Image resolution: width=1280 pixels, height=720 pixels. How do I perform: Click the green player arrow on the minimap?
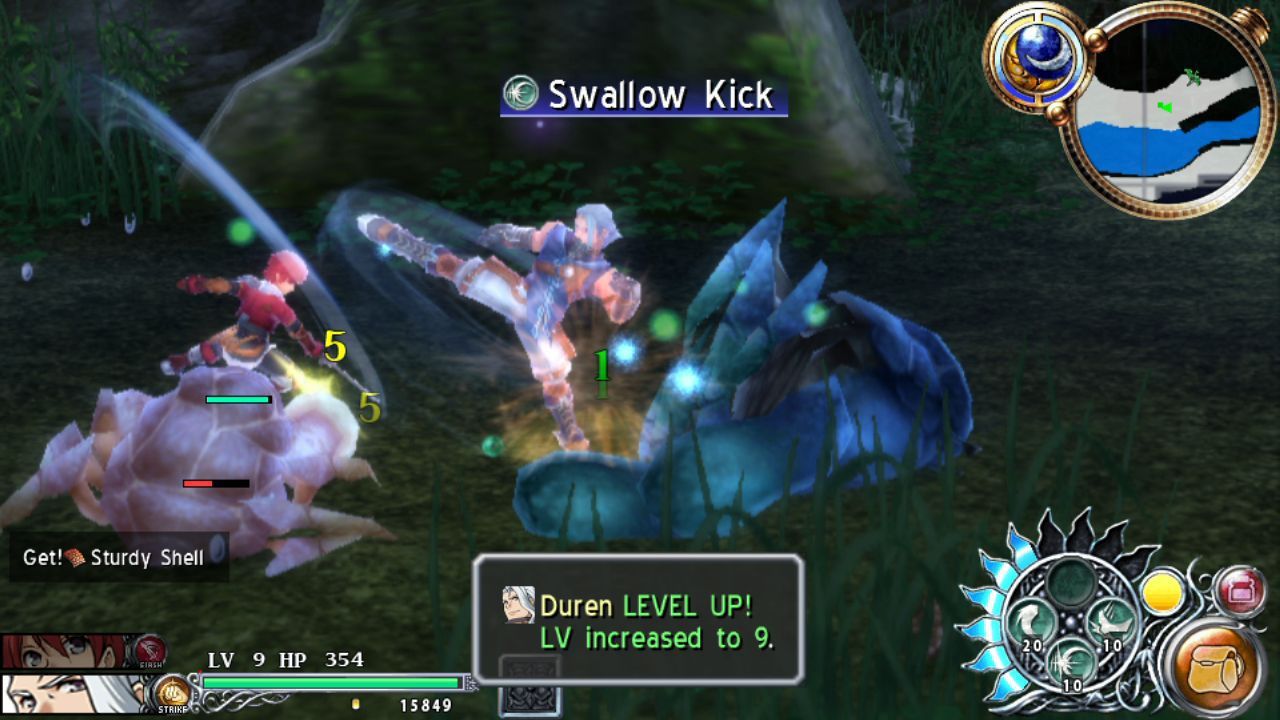tap(1165, 107)
